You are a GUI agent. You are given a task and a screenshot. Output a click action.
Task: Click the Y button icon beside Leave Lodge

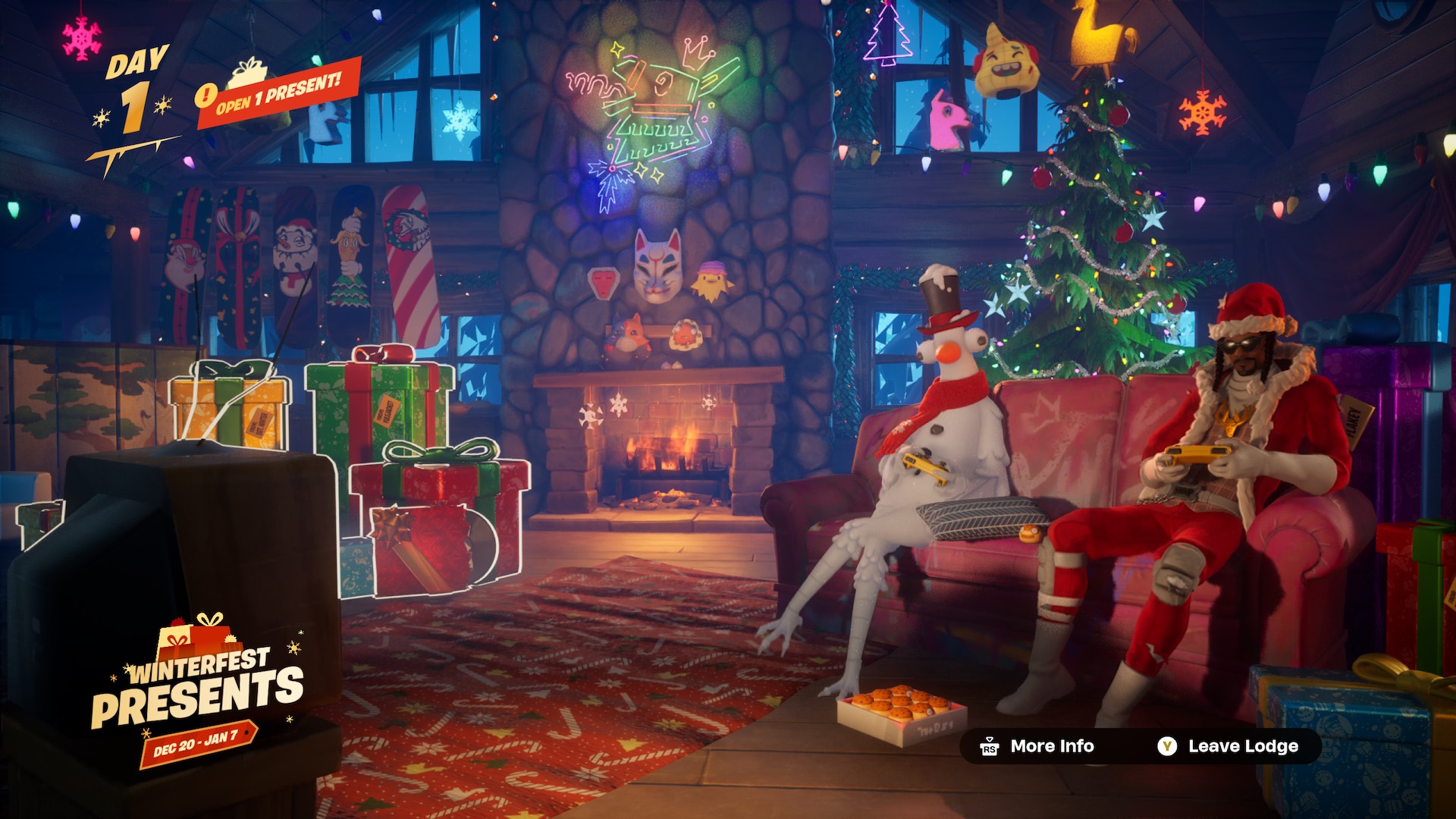pyautogui.click(x=1167, y=746)
